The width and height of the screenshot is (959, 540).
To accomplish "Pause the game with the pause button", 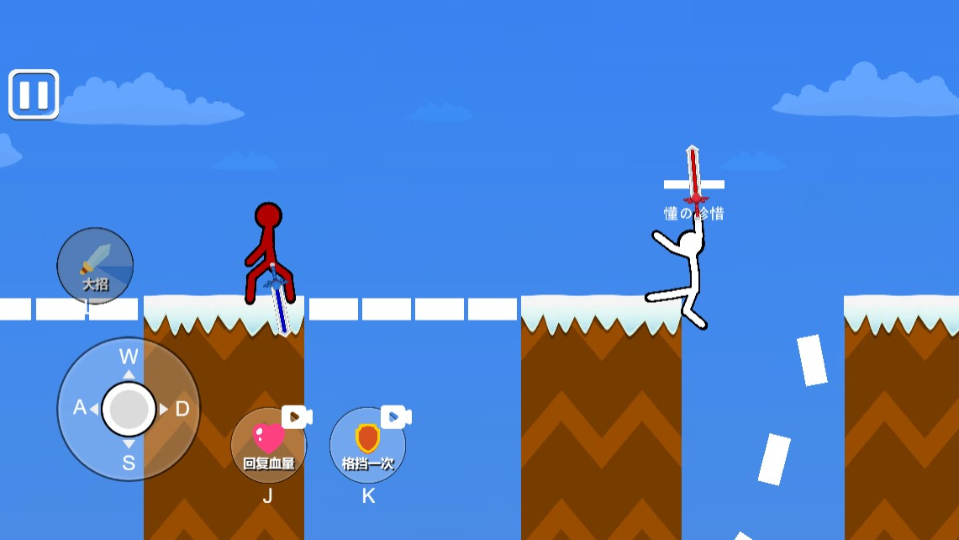I will click(x=34, y=95).
